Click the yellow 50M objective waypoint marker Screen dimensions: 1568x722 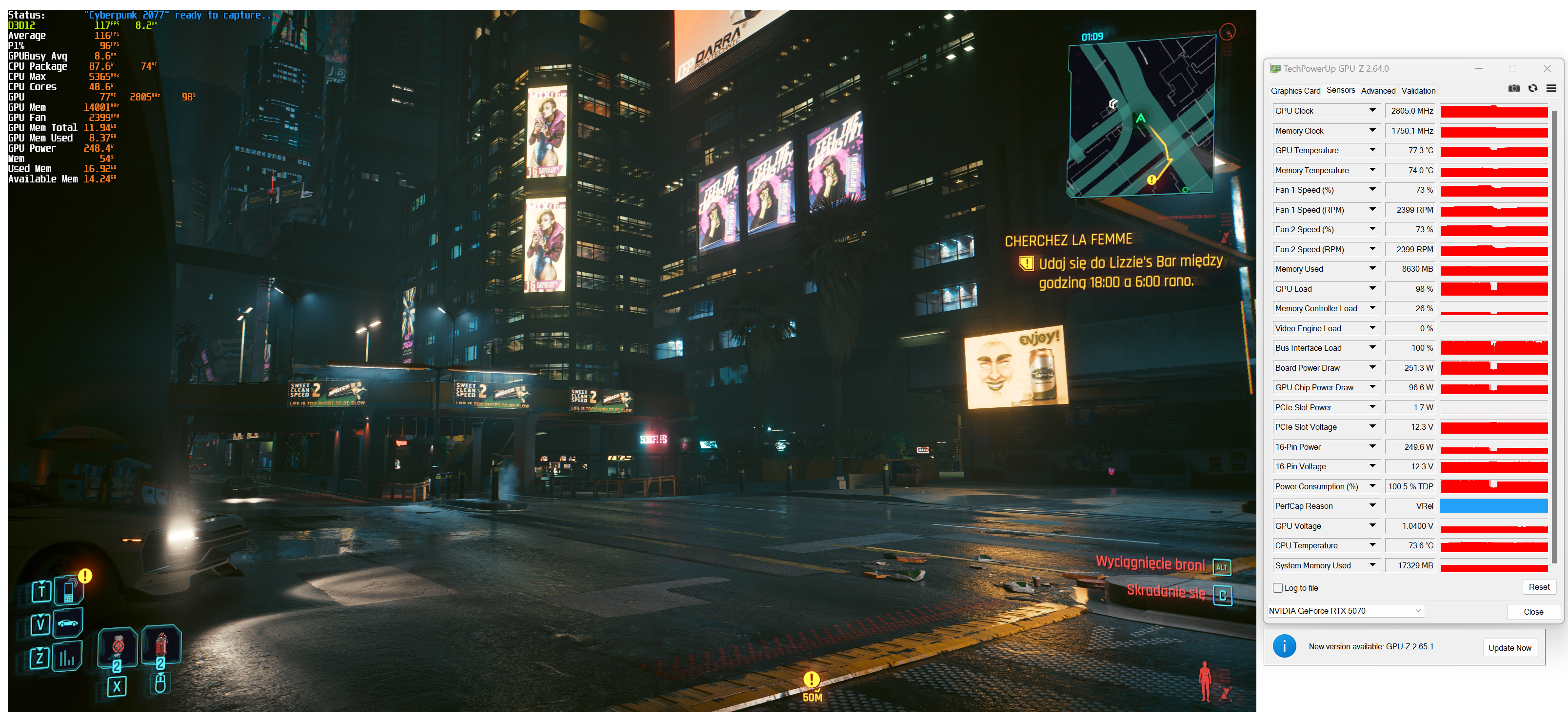coord(812,680)
